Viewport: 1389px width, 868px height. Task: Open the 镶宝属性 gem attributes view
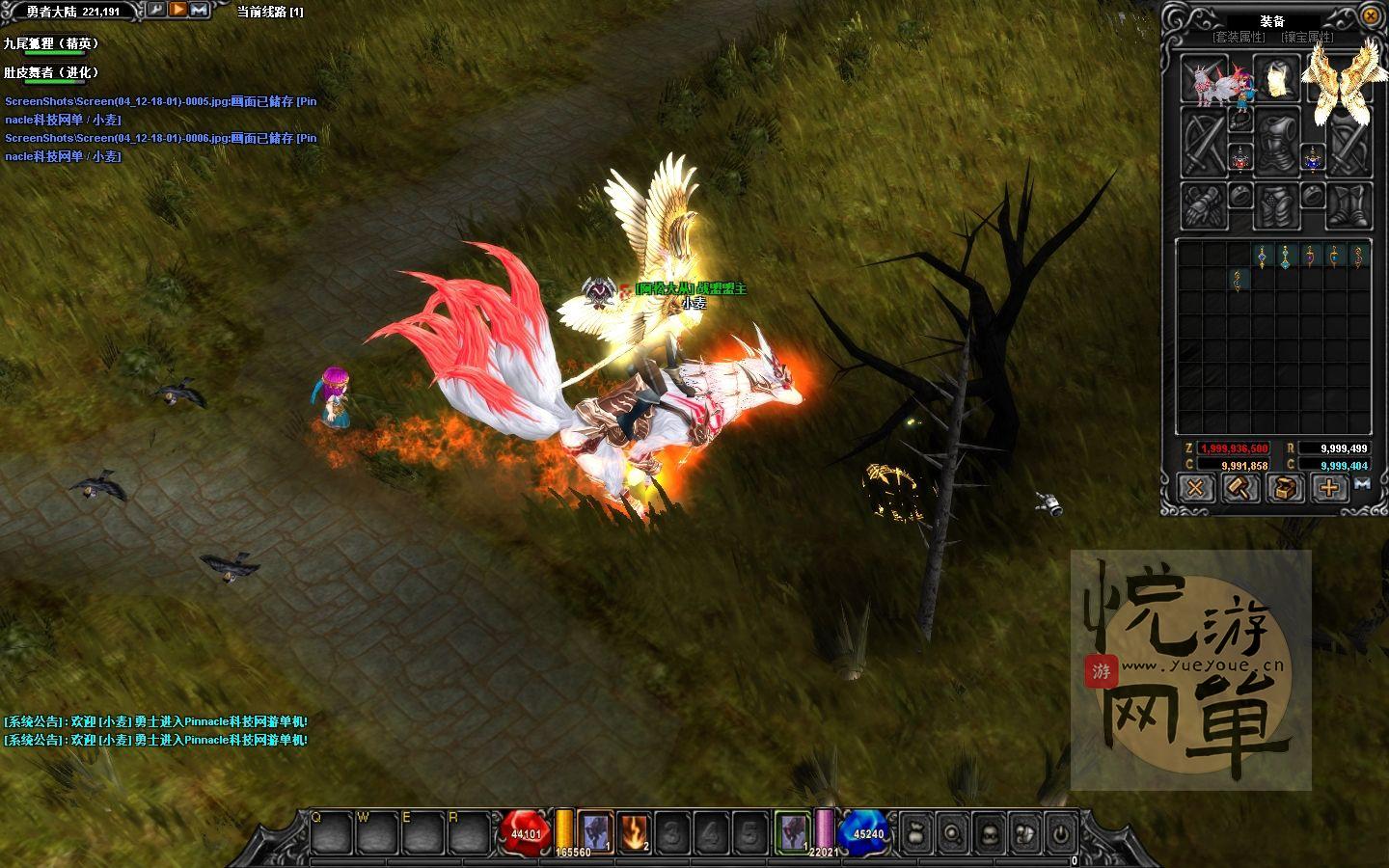1307,37
